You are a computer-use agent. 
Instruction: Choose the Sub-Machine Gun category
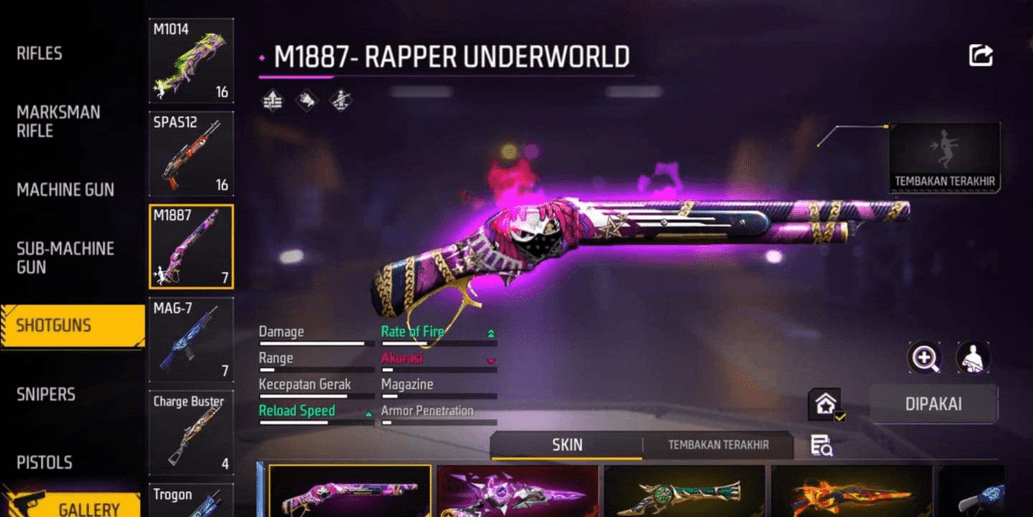[65, 257]
